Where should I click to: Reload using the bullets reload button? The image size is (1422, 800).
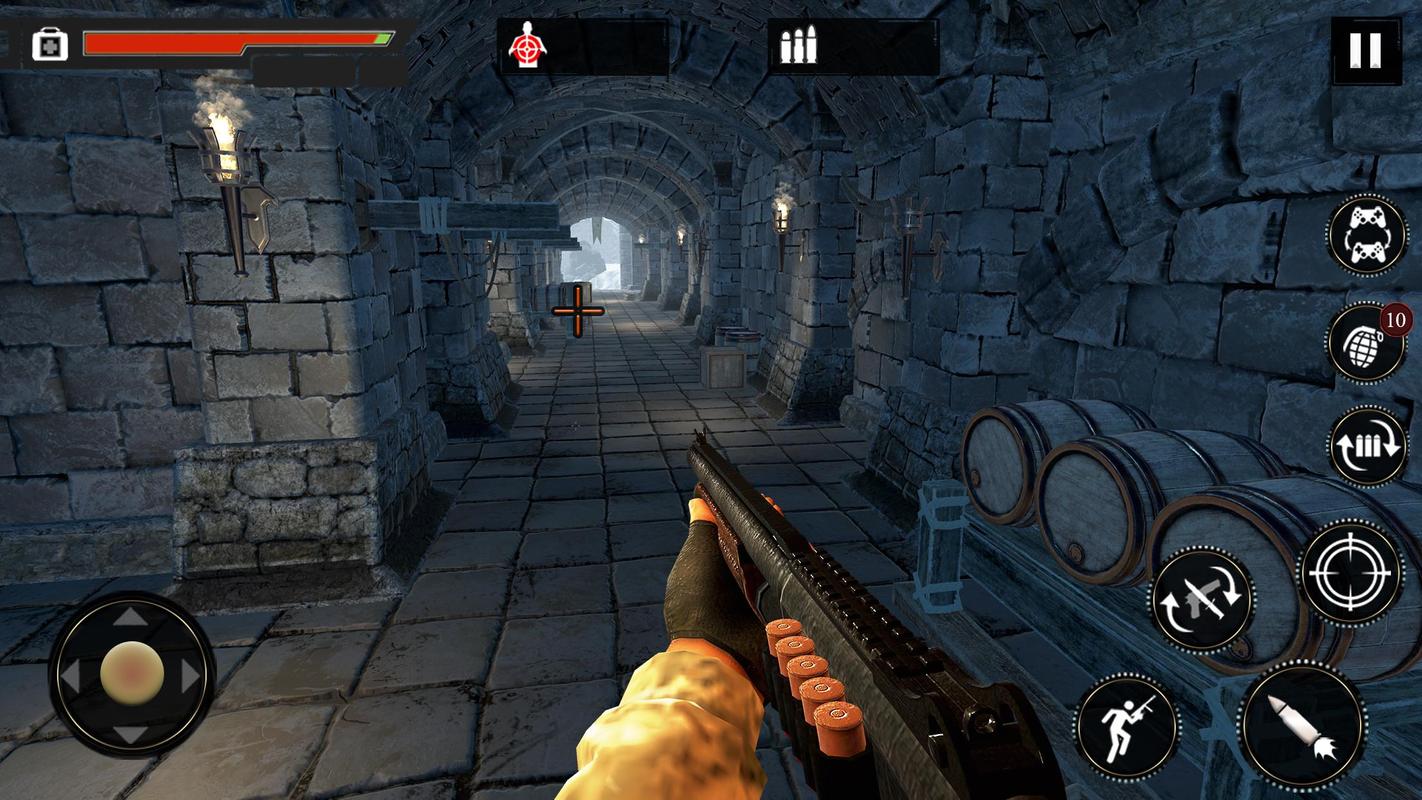pyautogui.click(x=1367, y=446)
